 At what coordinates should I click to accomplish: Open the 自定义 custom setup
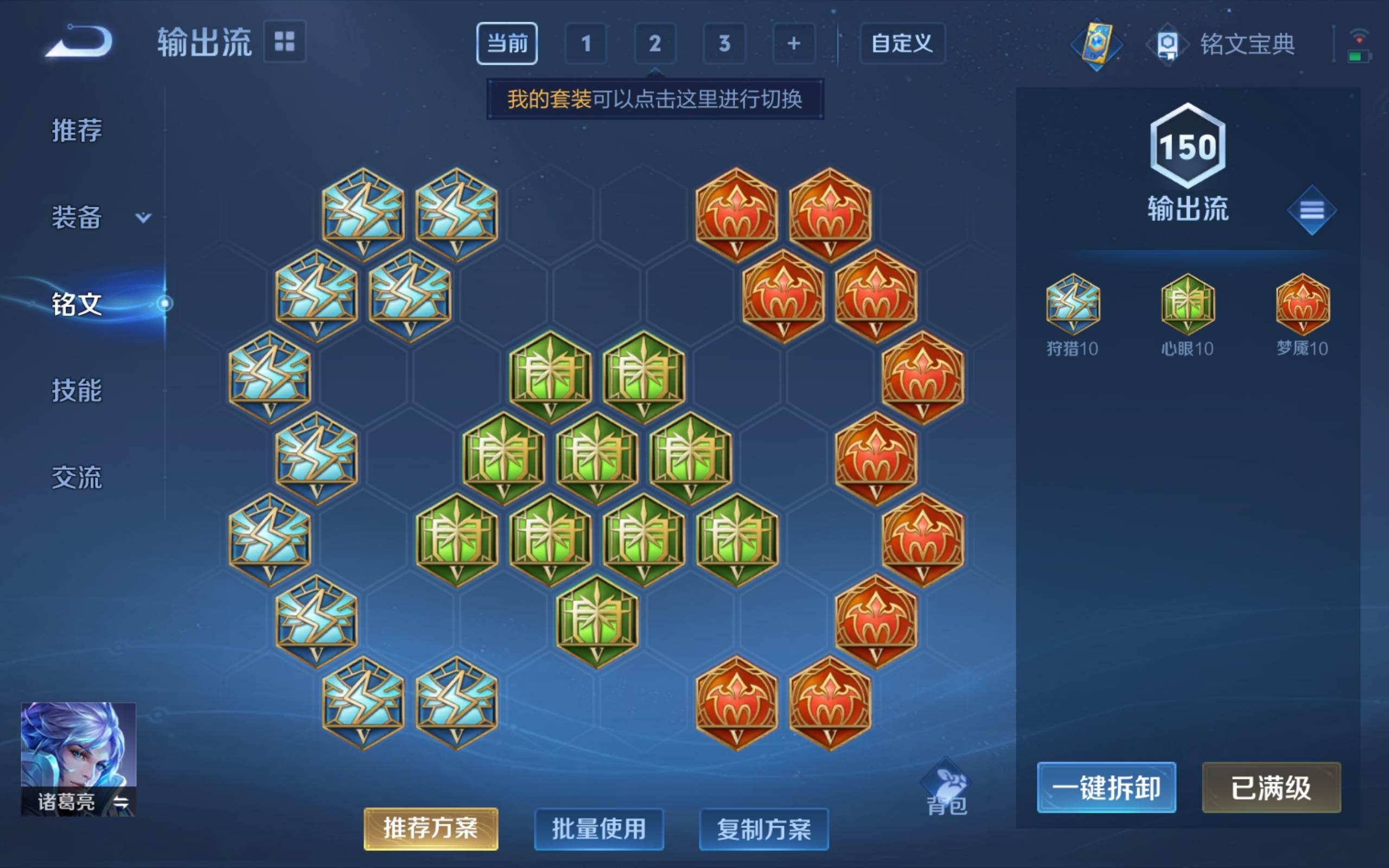(x=902, y=43)
